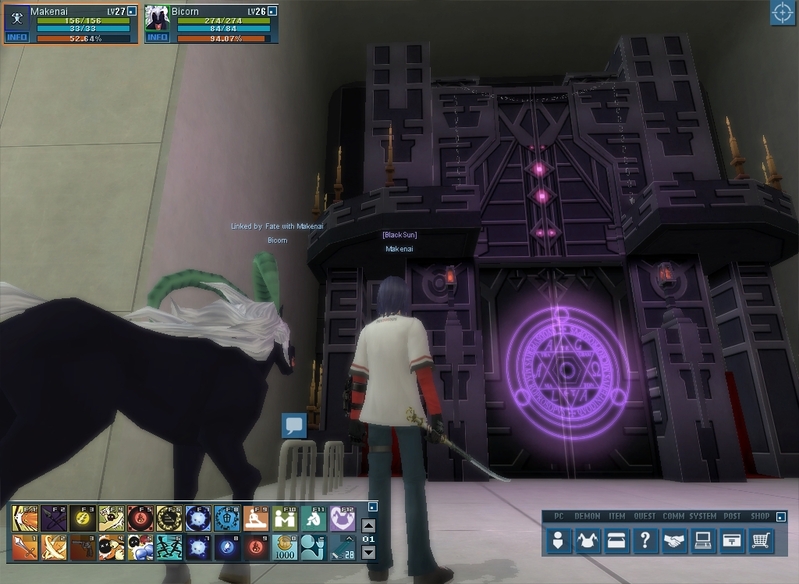The height and width of the screenshot is (584, 799).
Task: Open the PC character menu
Action: (x=558, y=540)
